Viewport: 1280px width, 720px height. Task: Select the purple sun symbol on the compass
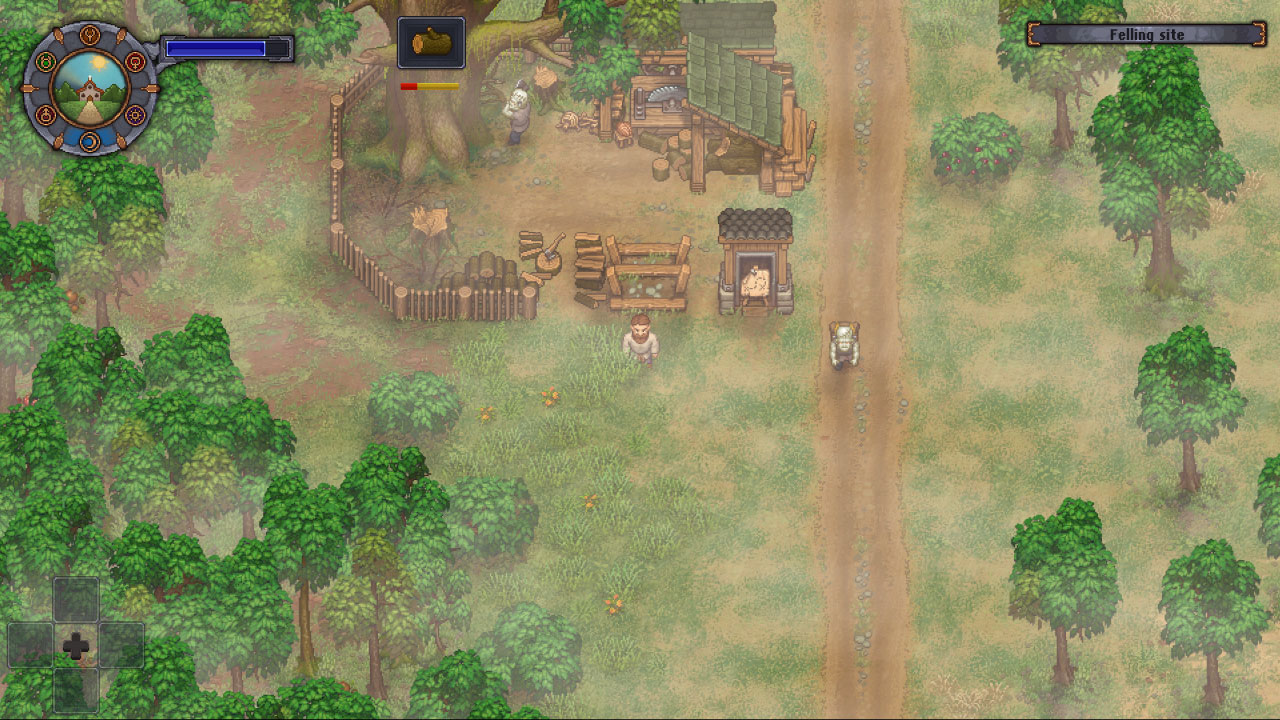pos(134,114)
